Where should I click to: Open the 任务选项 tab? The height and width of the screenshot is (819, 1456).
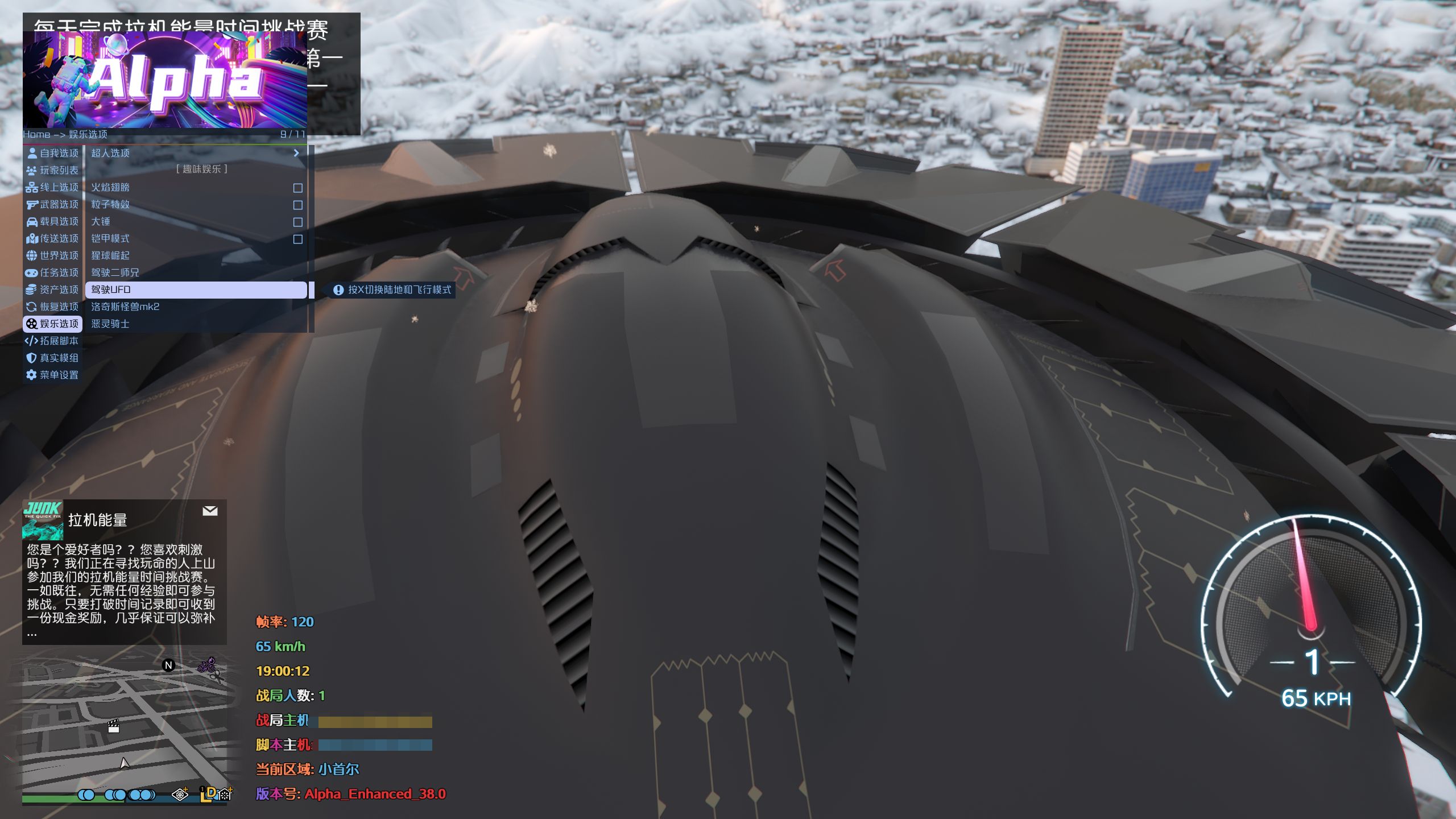pos(53,272)
